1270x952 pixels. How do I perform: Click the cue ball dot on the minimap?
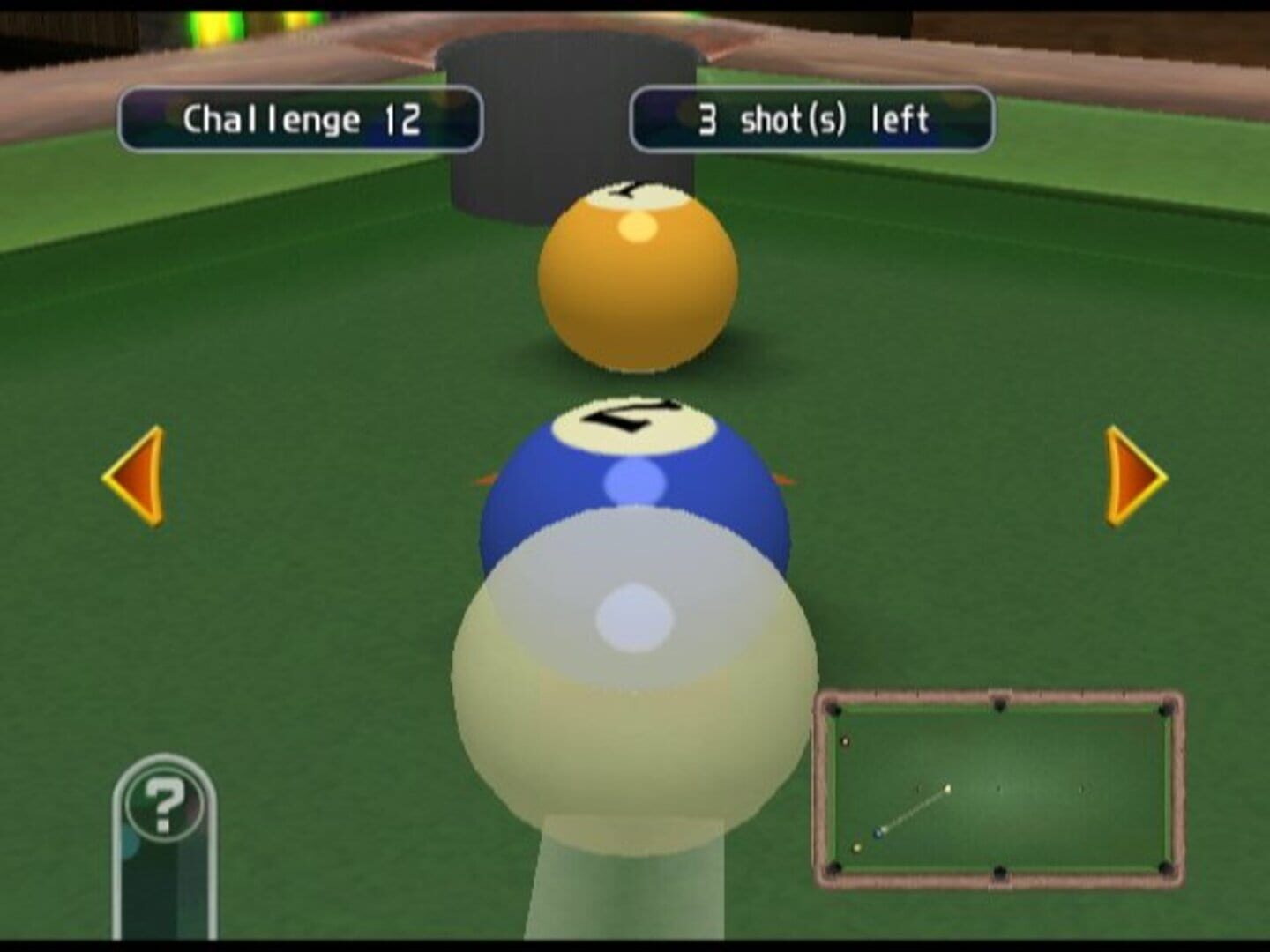[947, 789]
